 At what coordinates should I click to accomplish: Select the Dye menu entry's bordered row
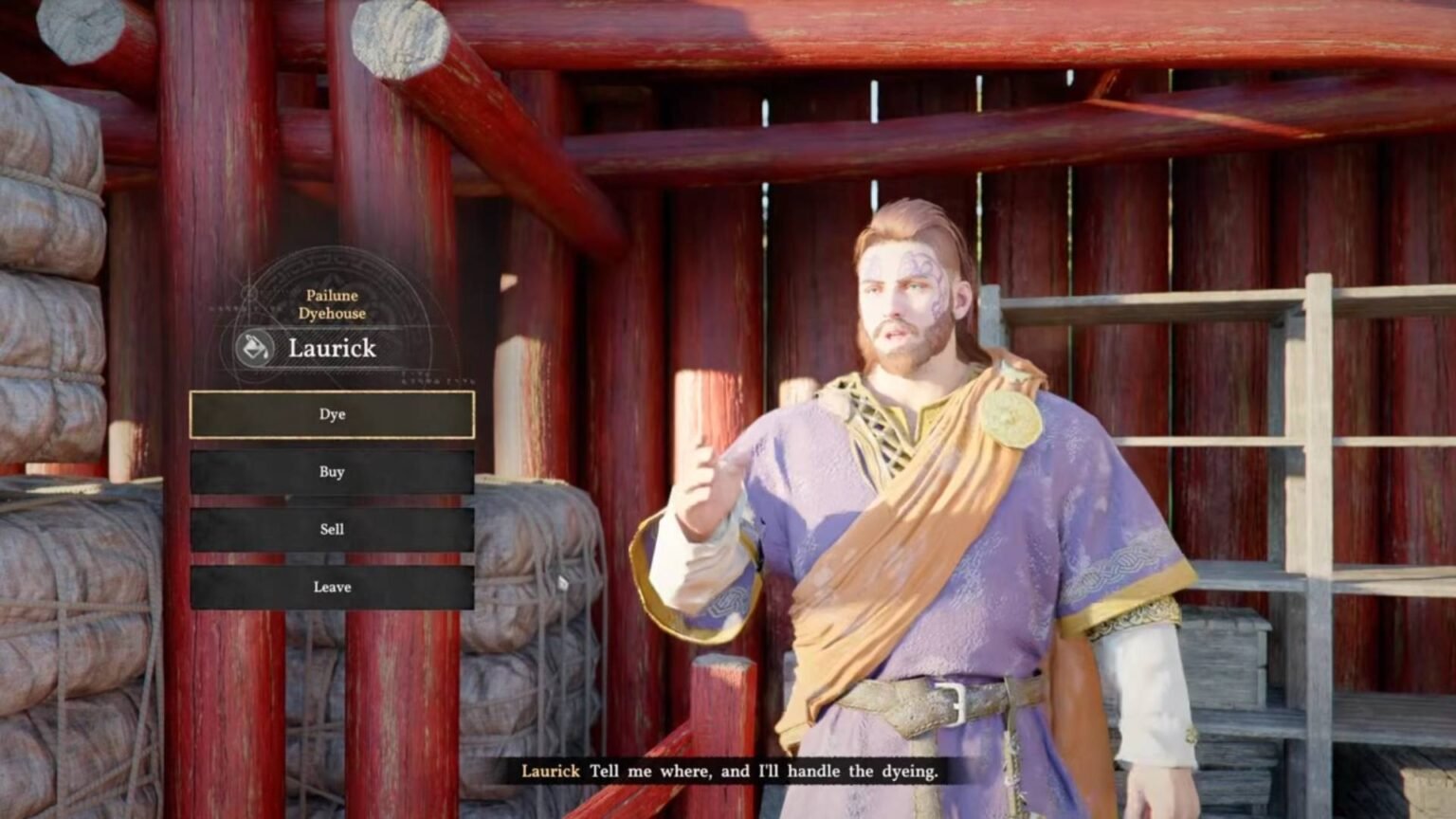point(332,414)
